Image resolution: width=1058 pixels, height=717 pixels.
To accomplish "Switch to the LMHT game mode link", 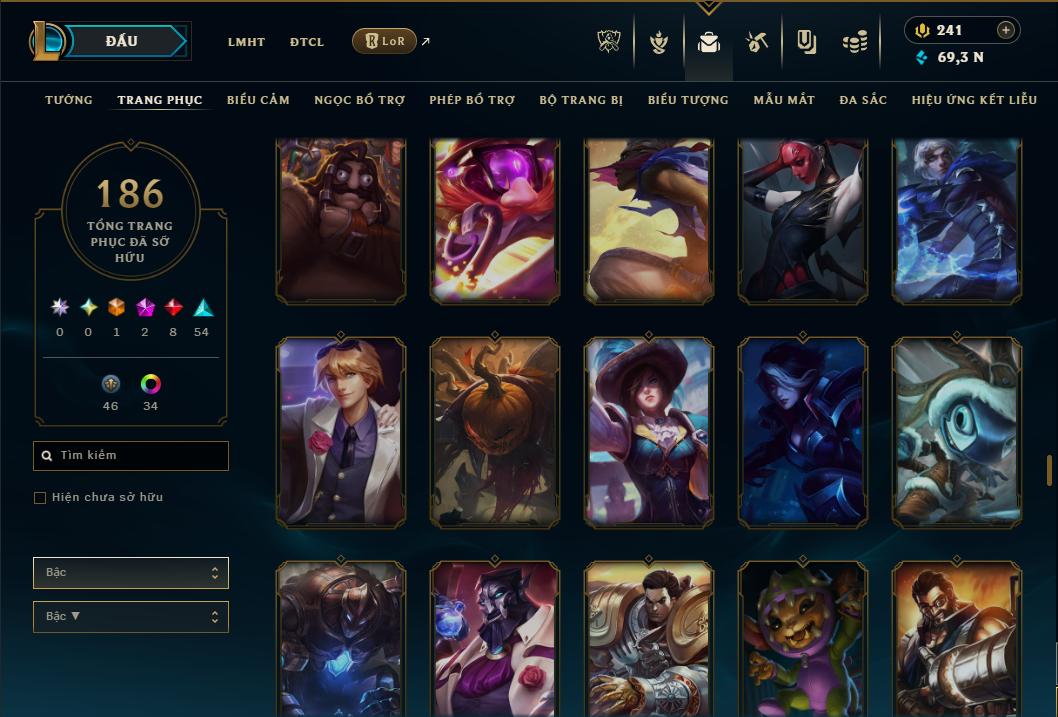I will click(x=246, y=42).
